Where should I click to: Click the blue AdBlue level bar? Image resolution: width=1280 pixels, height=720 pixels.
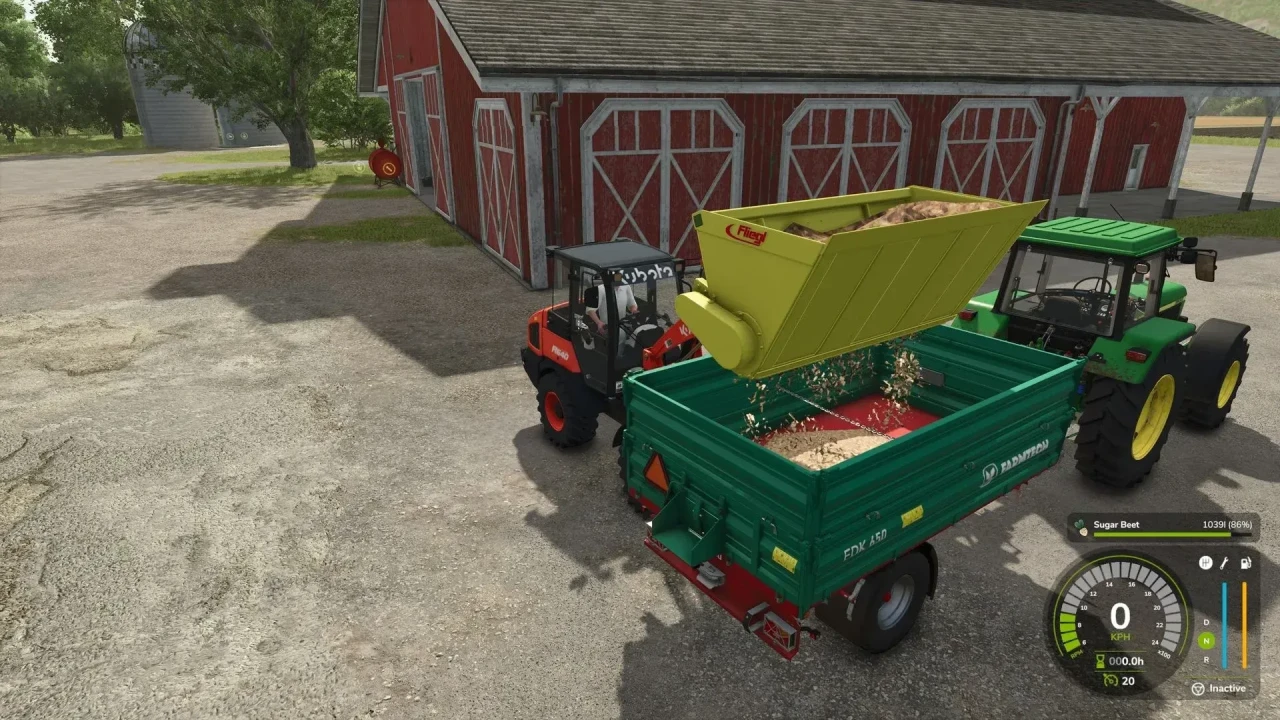click(1225, 624)
